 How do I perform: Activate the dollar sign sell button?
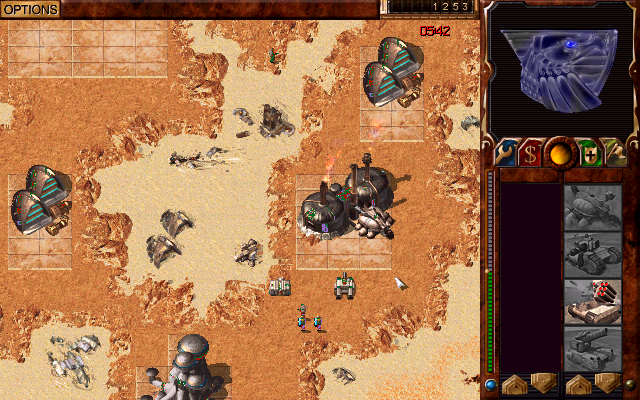(530, 153)
